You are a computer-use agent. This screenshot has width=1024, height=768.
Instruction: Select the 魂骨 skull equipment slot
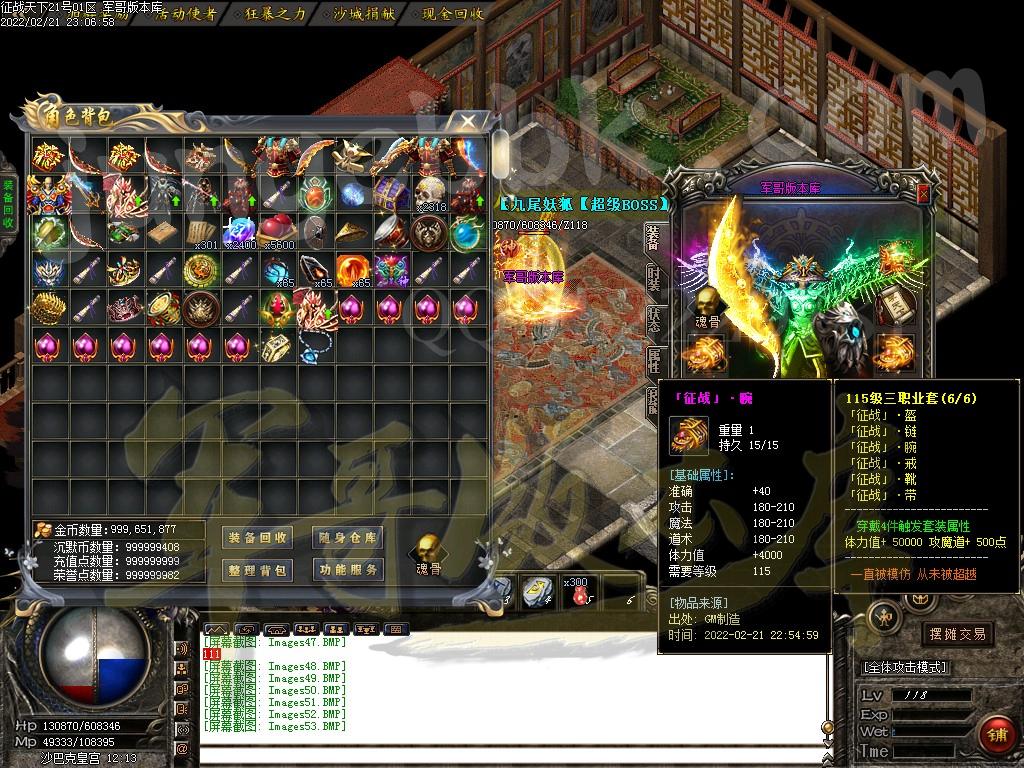[x=708, y=301]
